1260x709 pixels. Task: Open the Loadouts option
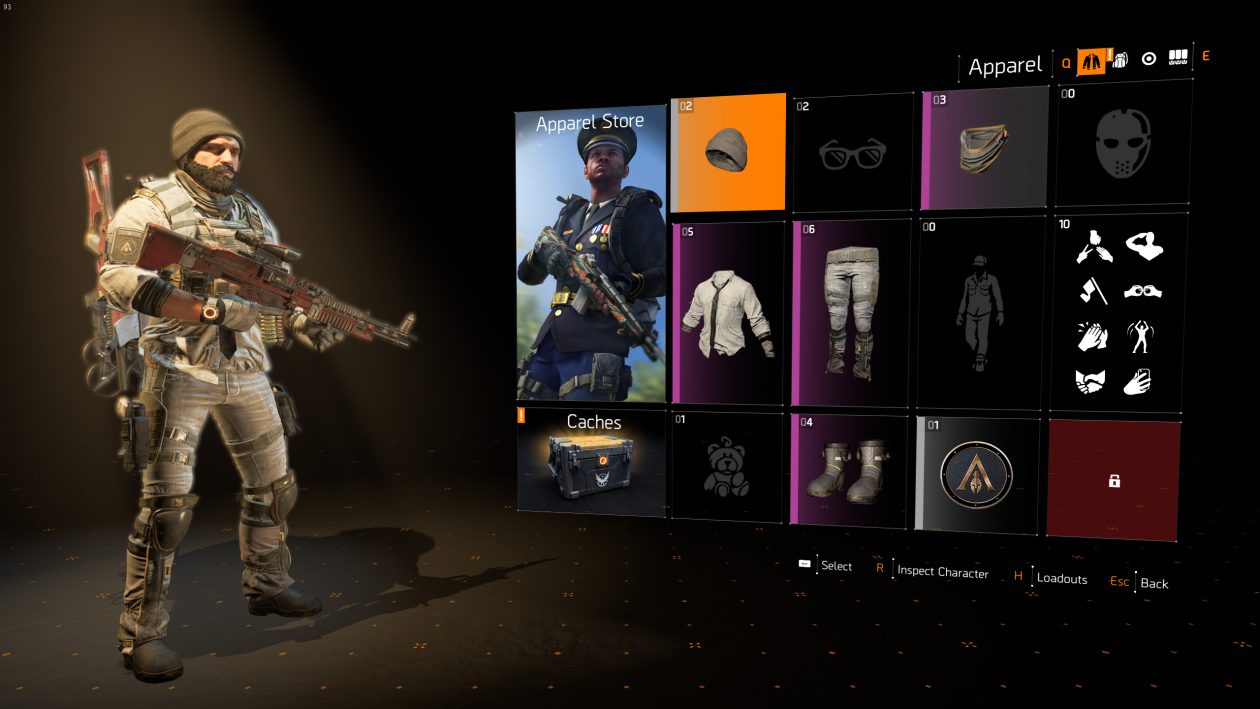(1061, 578)
